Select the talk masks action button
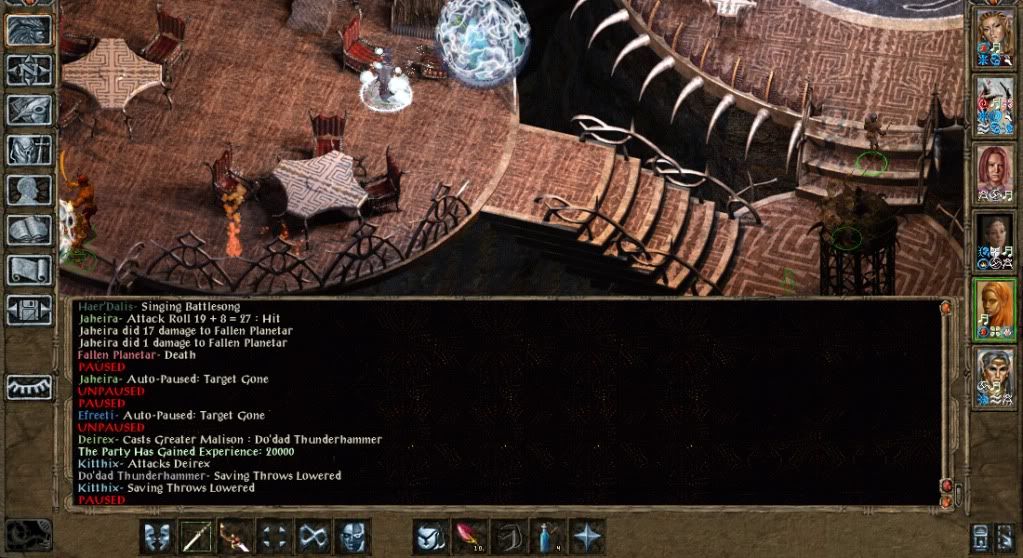The height and width of the screenshot is (558, 1023). pyautogui.click(x=157, y=535)
